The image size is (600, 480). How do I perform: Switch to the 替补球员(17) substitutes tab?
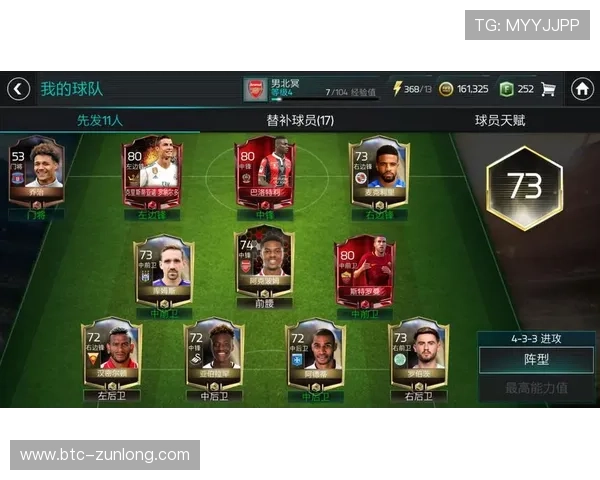pyautogui.click(x=300, y=120)
